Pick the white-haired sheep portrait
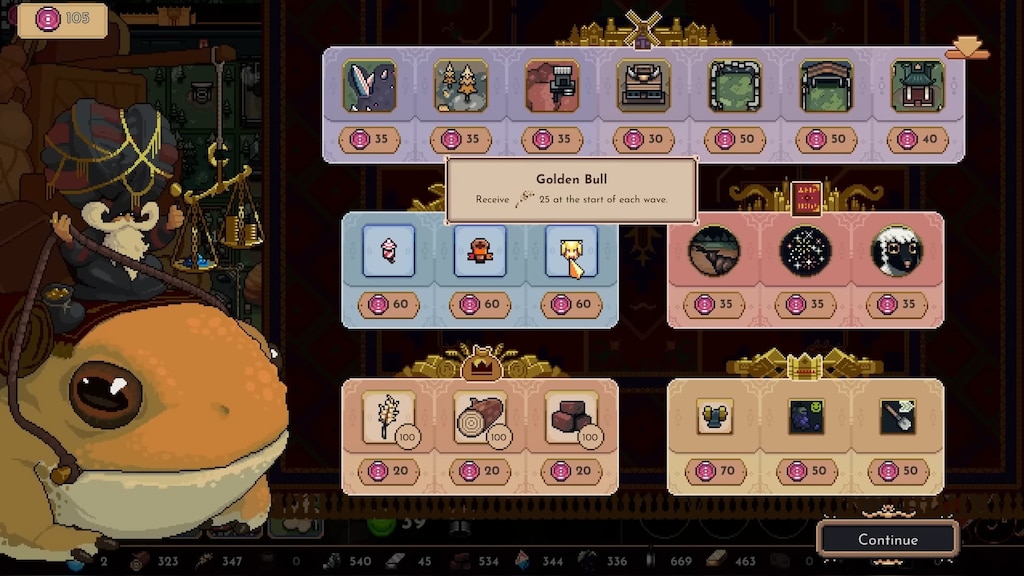This screenshot has height=576, width=1024. tap(896, 251)
